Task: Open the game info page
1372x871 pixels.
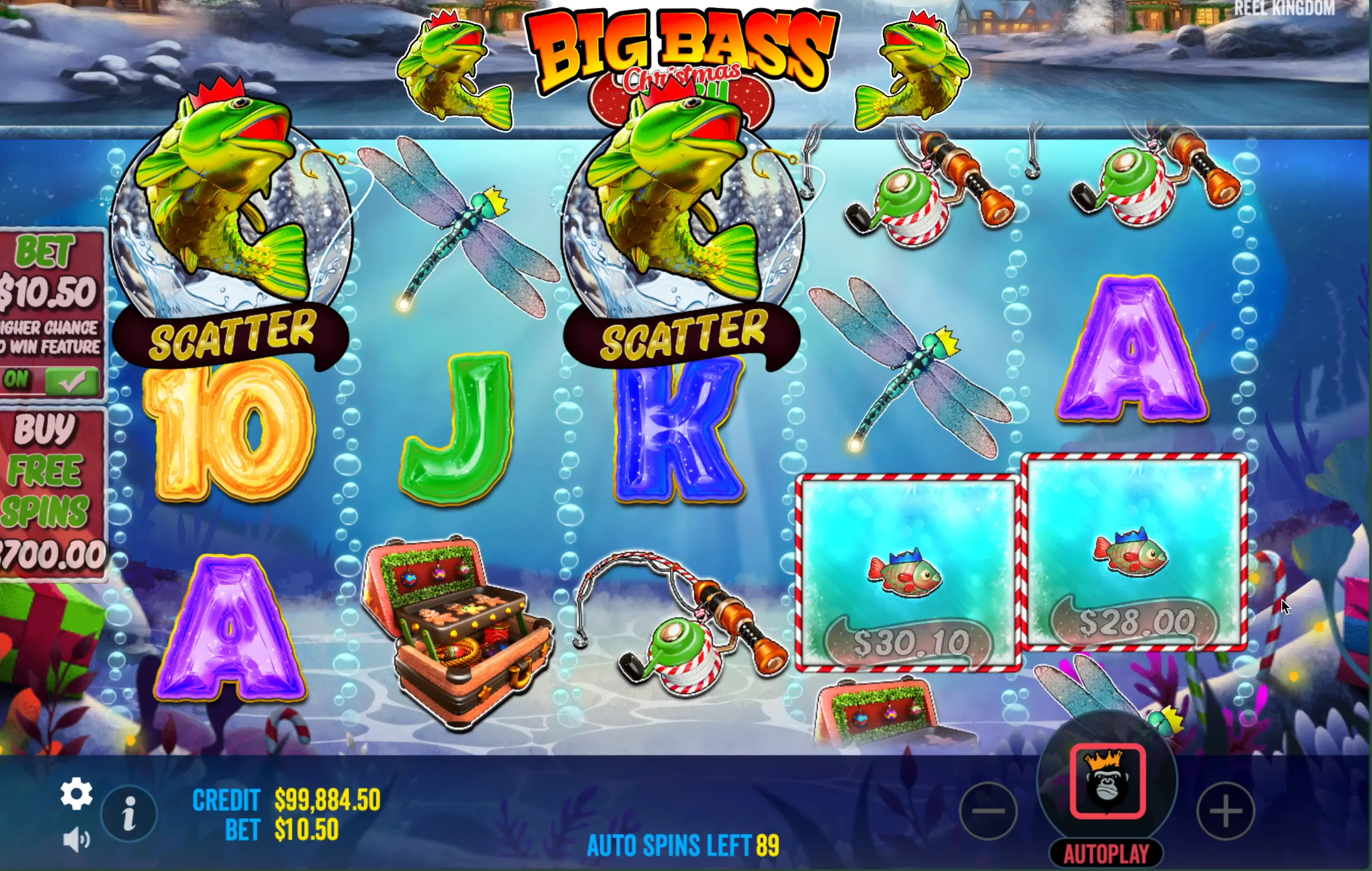Action: coord(129,813)
